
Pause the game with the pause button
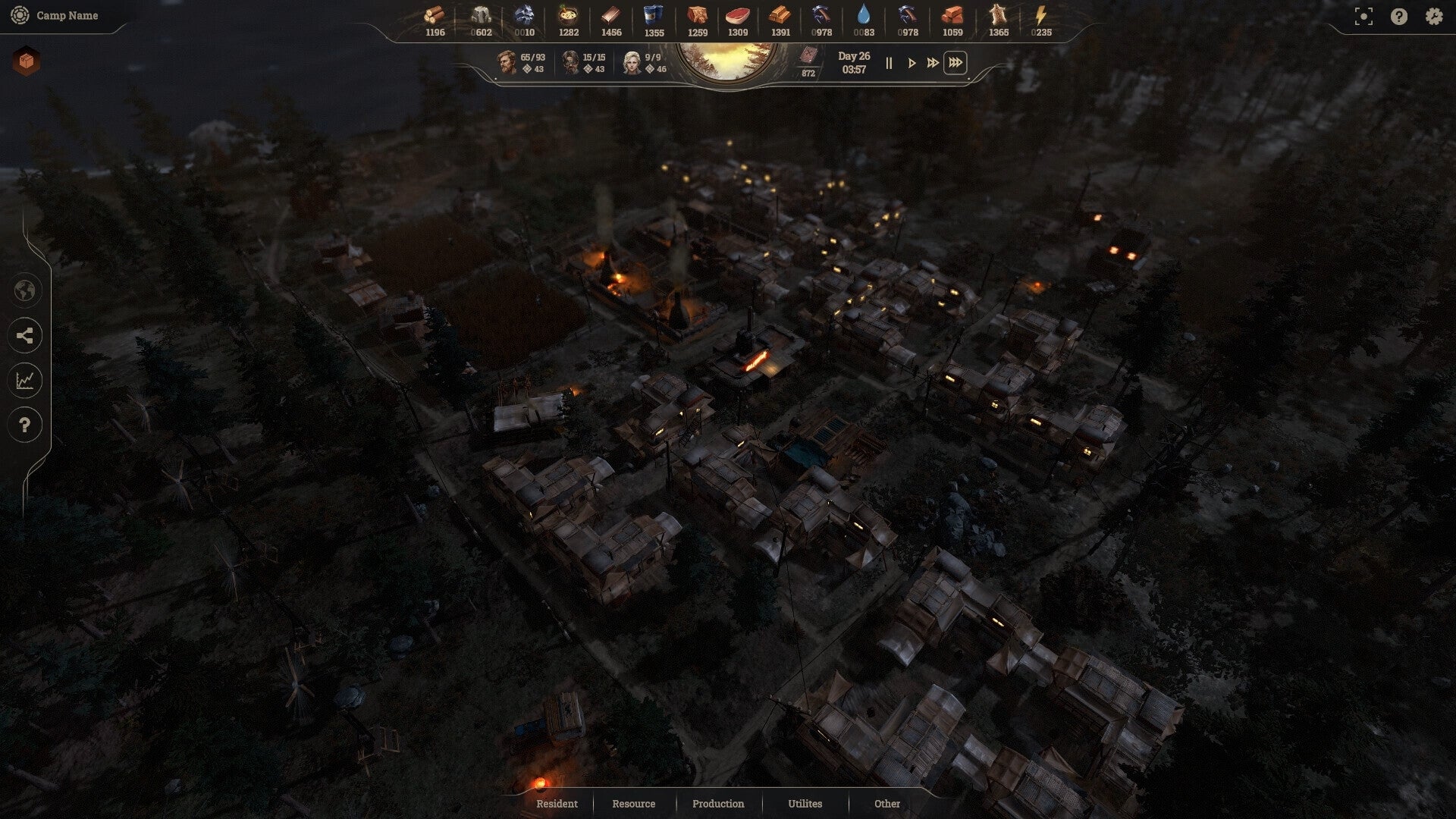coord(888,64)
